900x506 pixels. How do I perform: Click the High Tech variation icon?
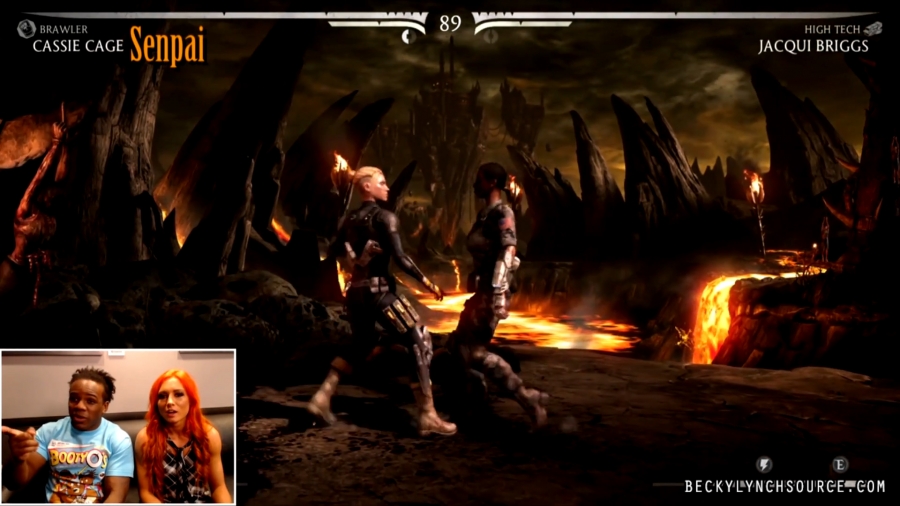coord(873,29)
